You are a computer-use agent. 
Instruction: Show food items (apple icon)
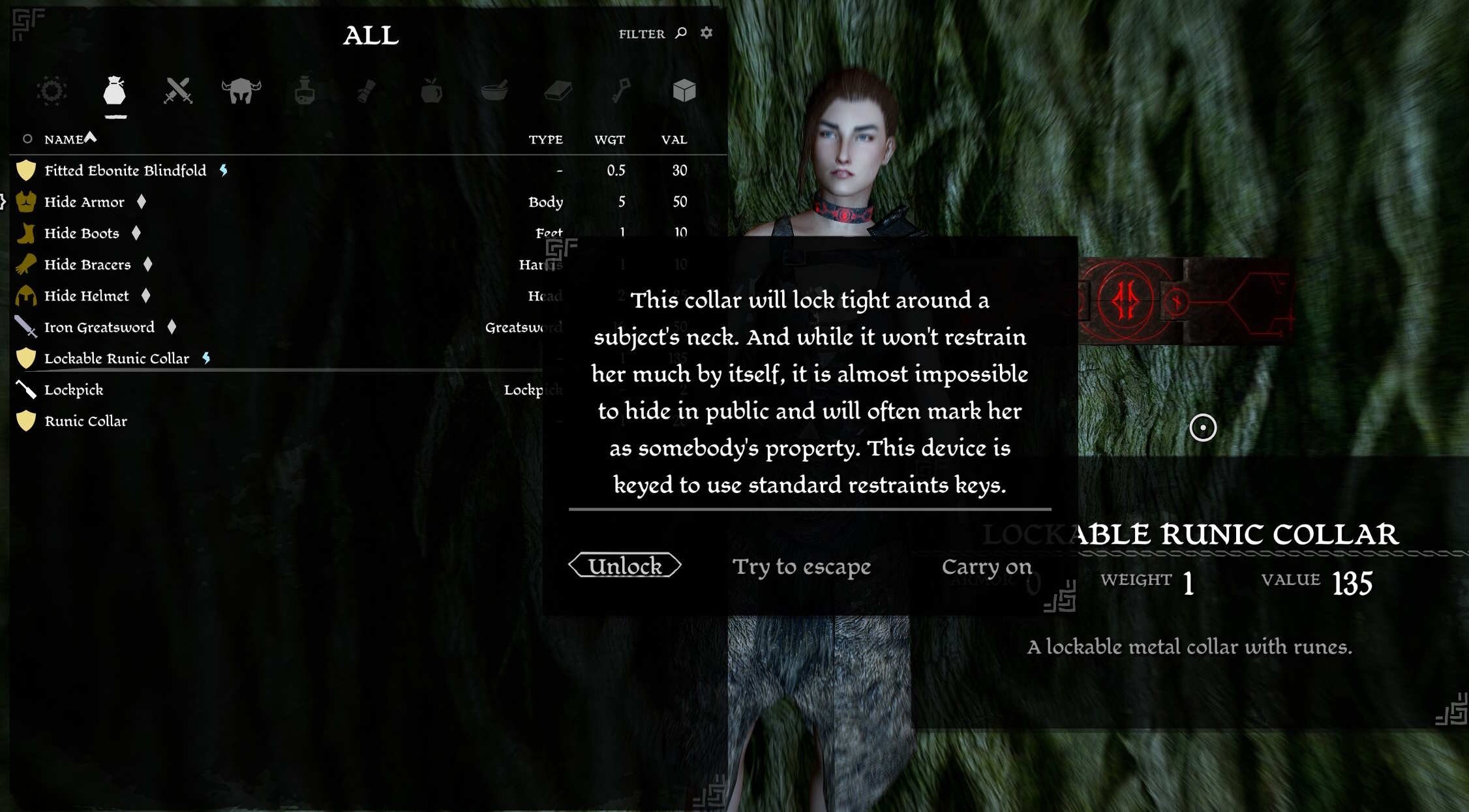coord(431,91)
